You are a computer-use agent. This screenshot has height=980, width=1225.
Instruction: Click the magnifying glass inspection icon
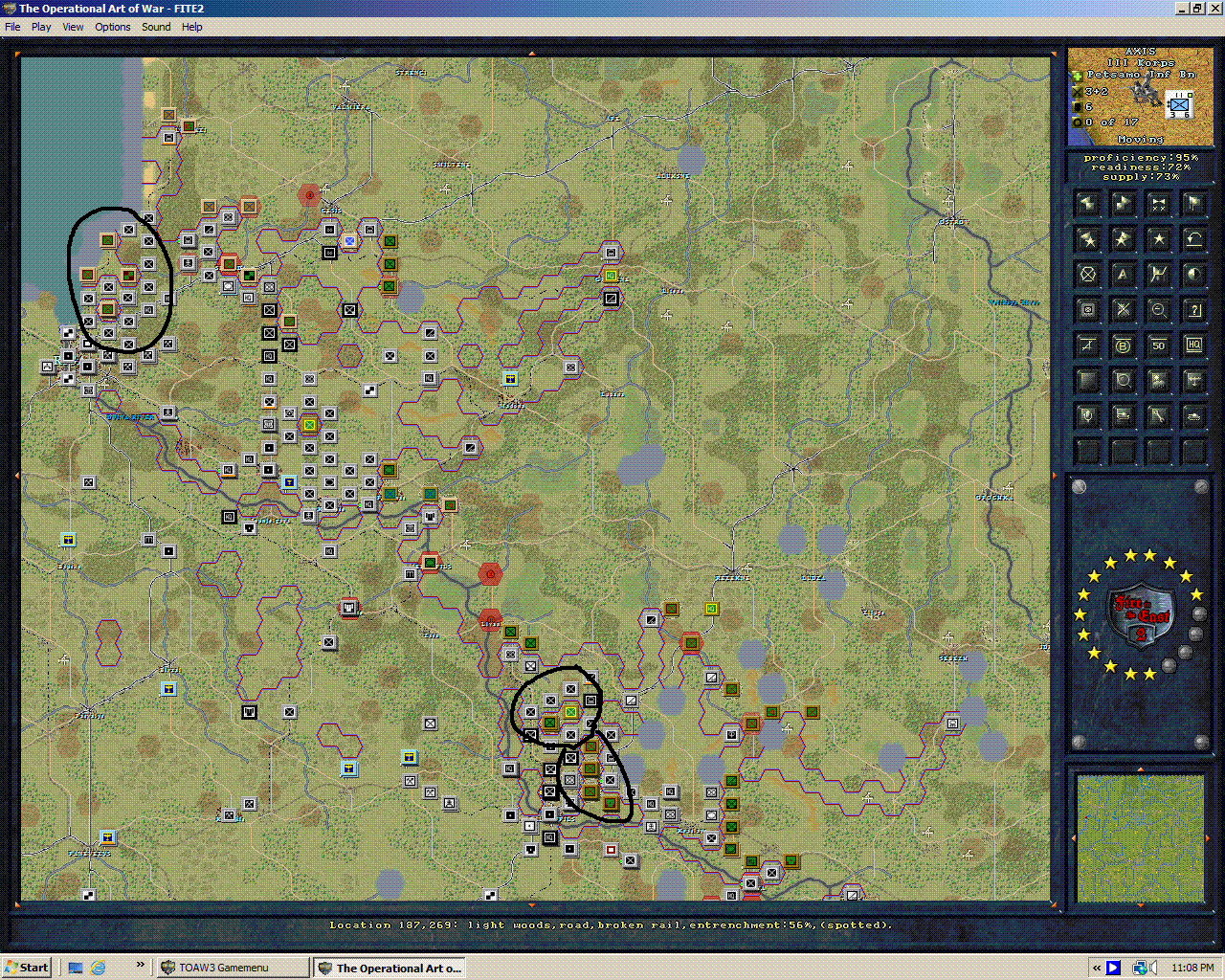pos(1123,380)
